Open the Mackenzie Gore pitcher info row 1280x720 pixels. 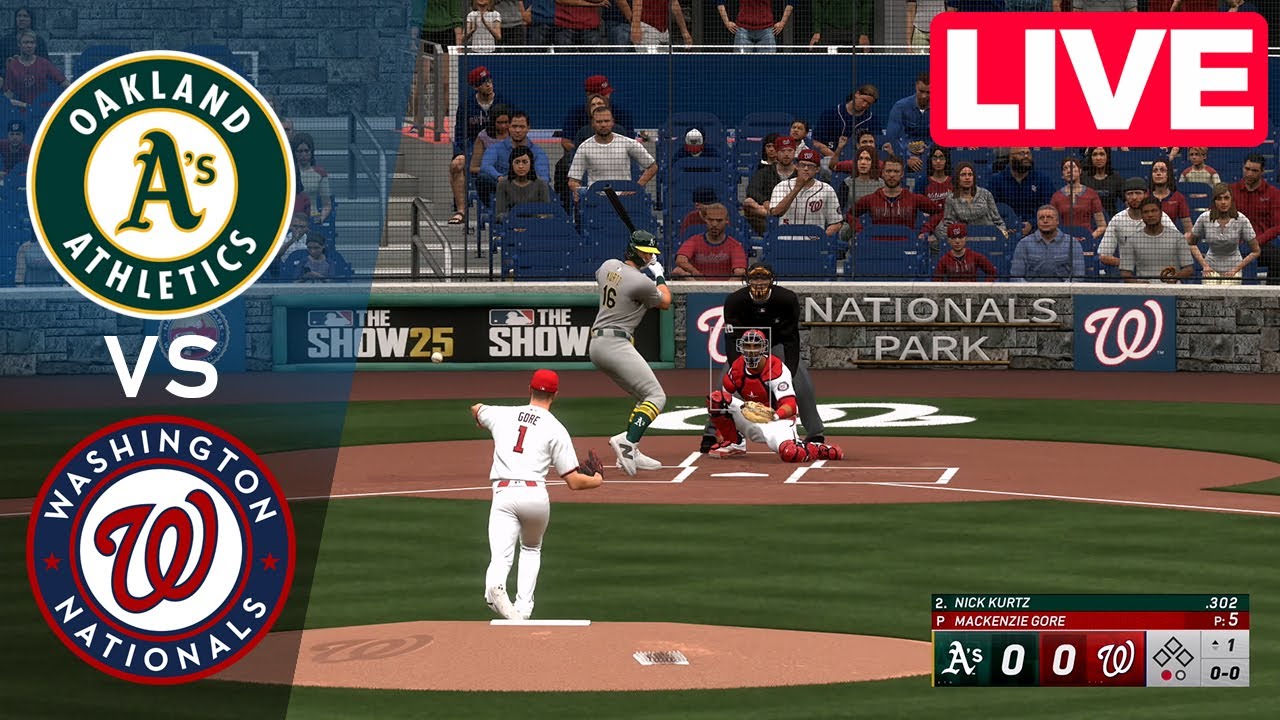[1010, 618]
